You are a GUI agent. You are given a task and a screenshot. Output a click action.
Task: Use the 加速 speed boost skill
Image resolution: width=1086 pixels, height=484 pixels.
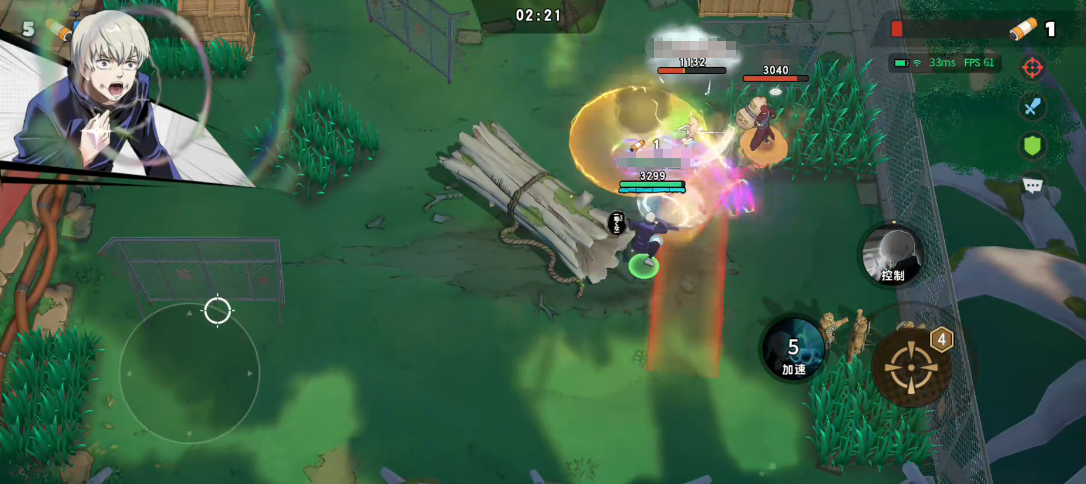[793, 349]
